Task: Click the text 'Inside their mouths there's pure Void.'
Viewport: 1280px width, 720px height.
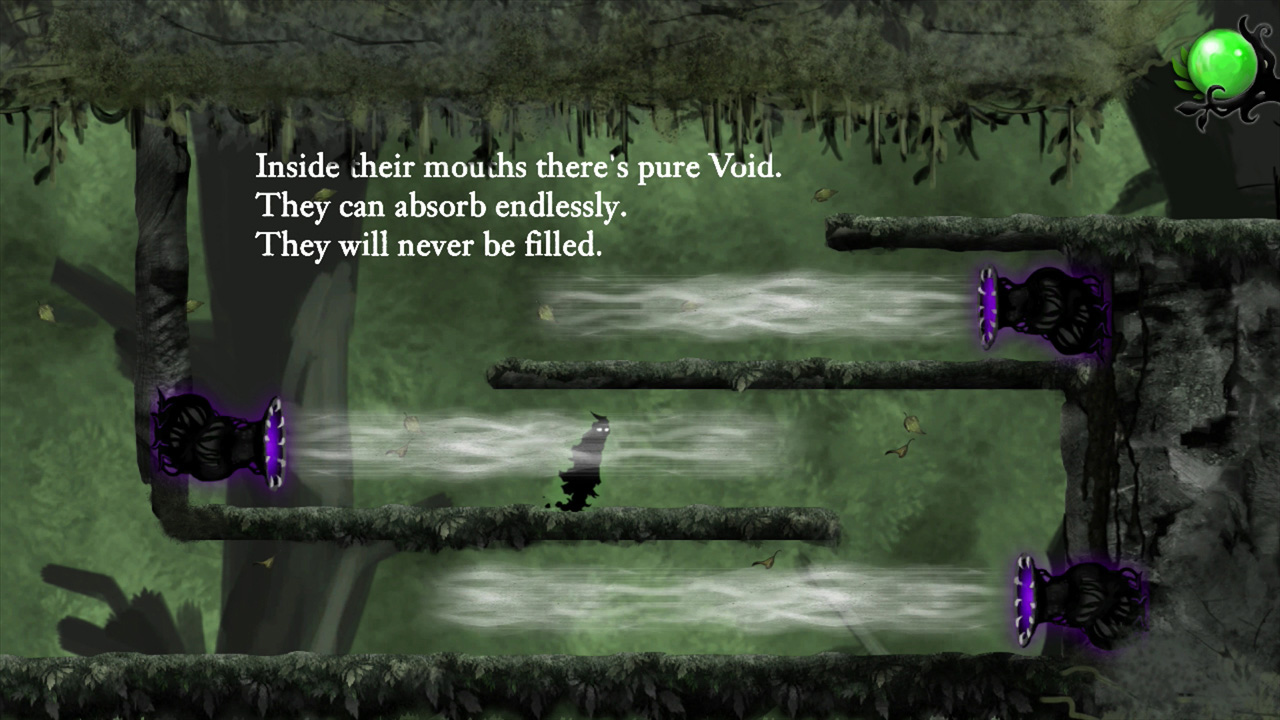Action: coord(518,166)
